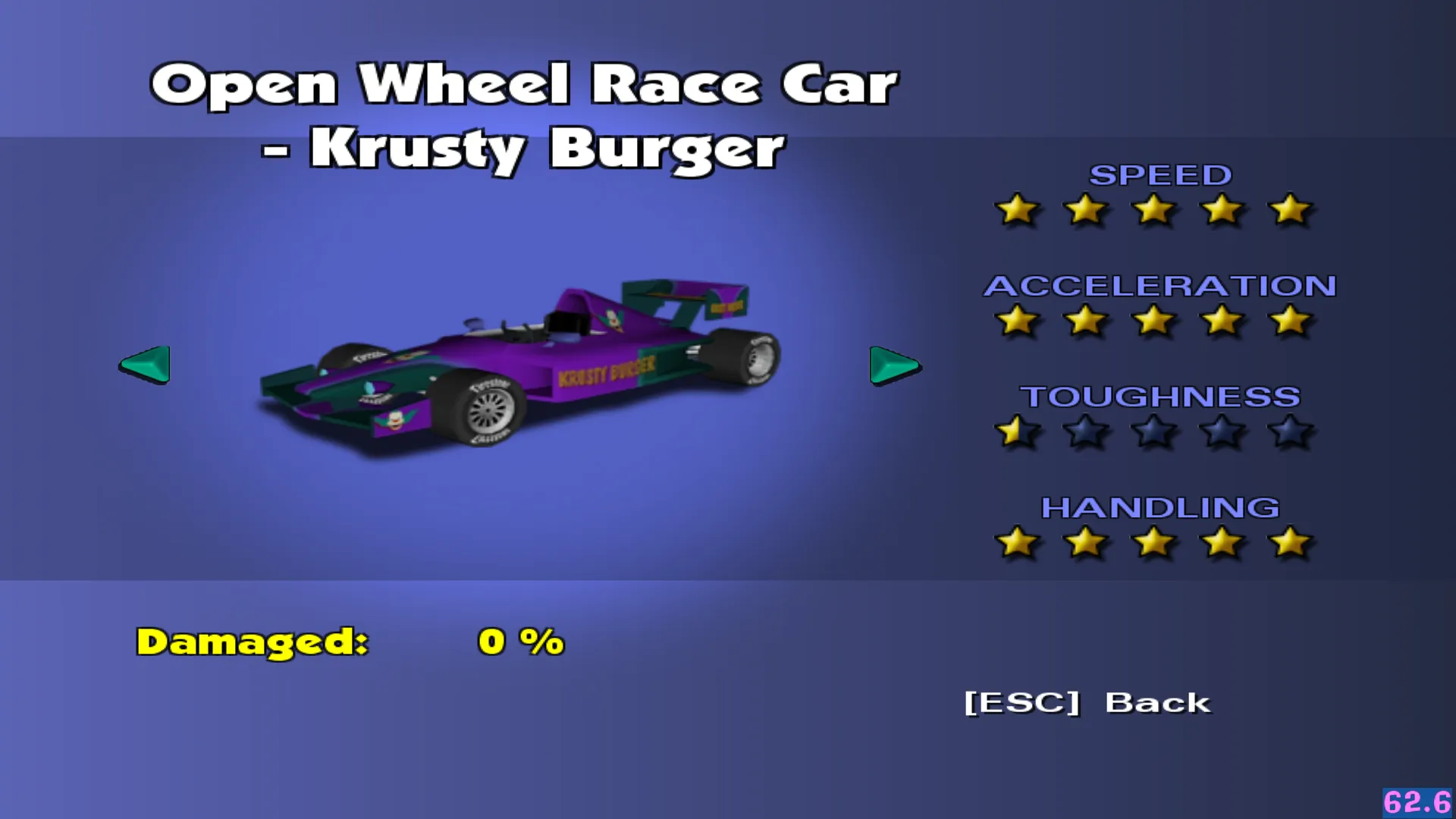The width and height of the screenshot is (1456, 819).
Task: Select the final unlit Toughness star
Action: coord(1288,431)
